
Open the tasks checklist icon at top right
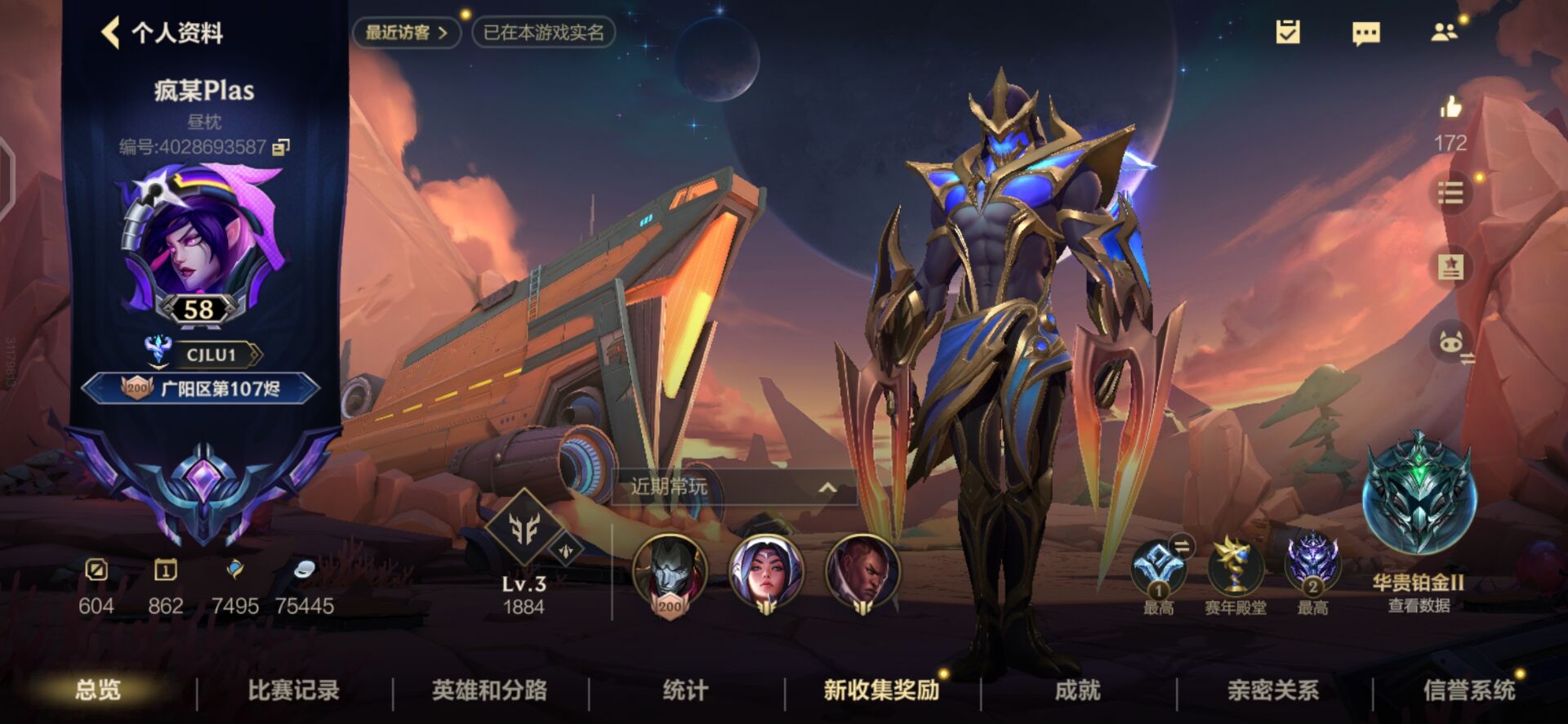1289,33
